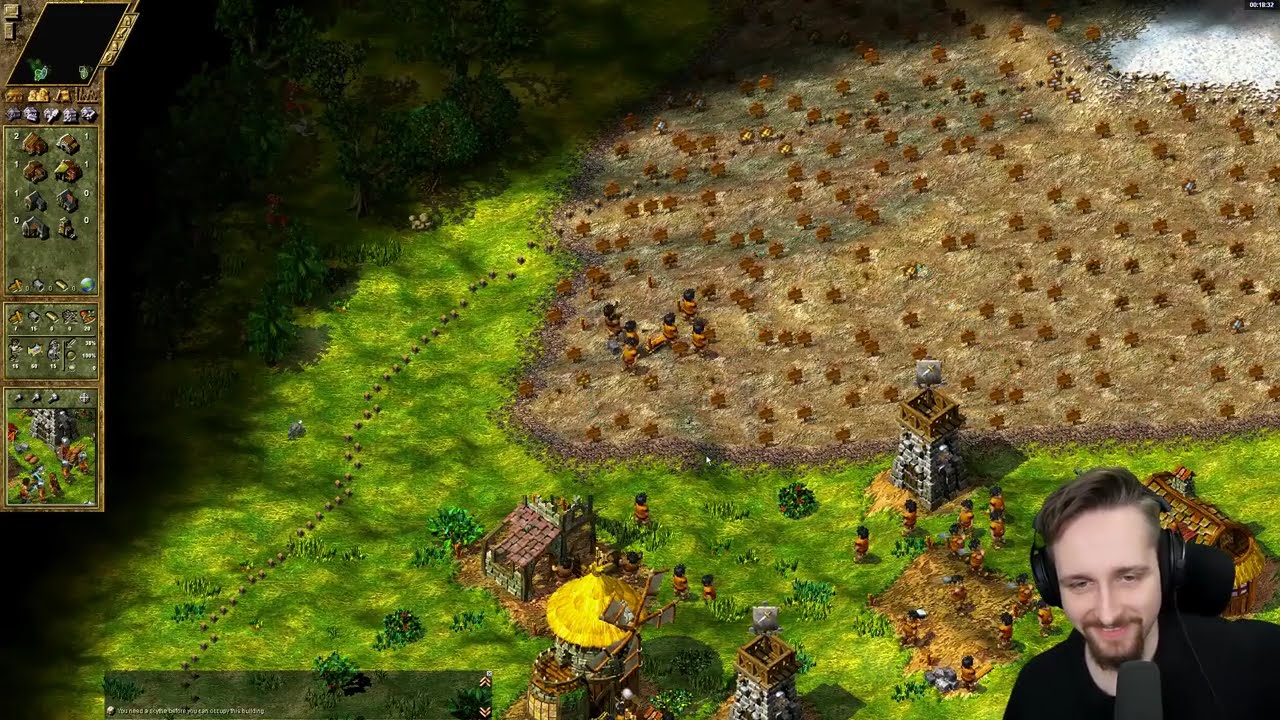Screen dimensions: 1280x720
Task: Click the scythe warning message
Action: (190, 710)
